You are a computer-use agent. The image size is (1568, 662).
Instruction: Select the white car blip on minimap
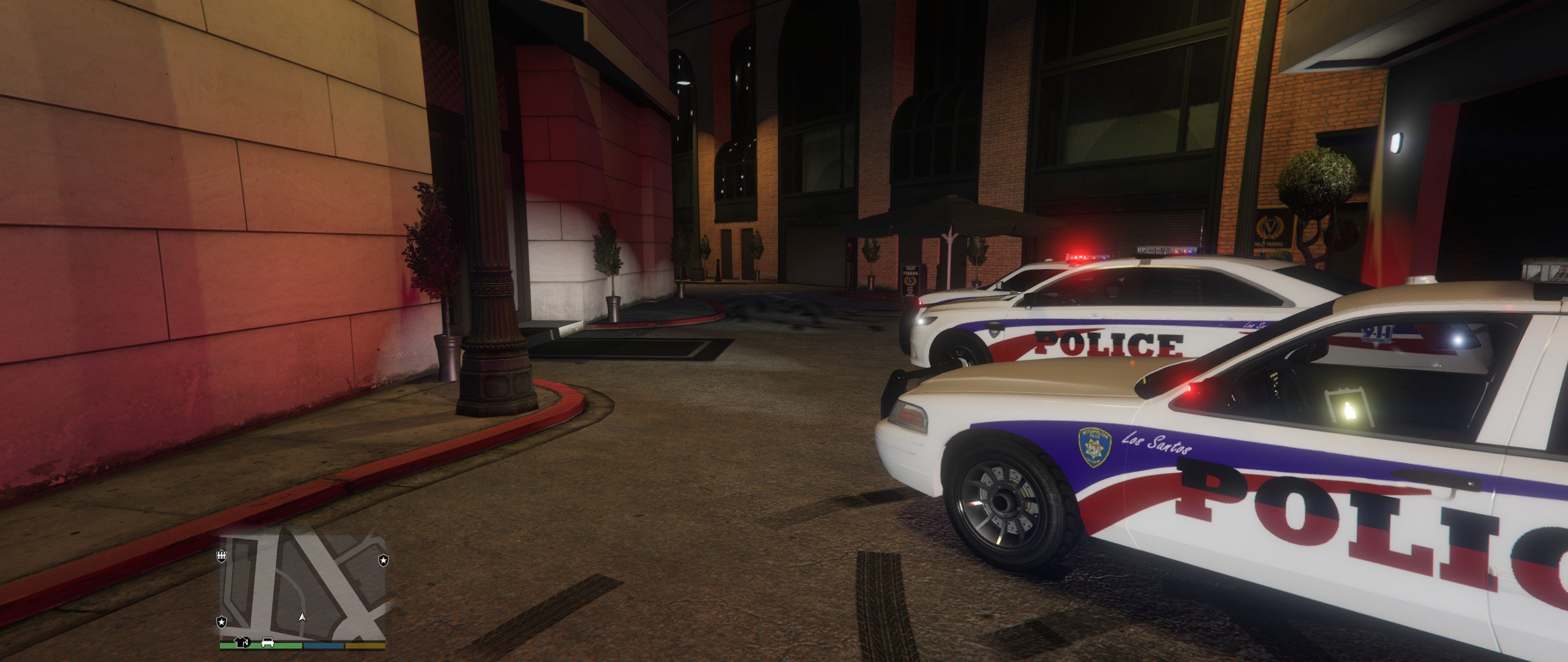click(x=268, y=642)
